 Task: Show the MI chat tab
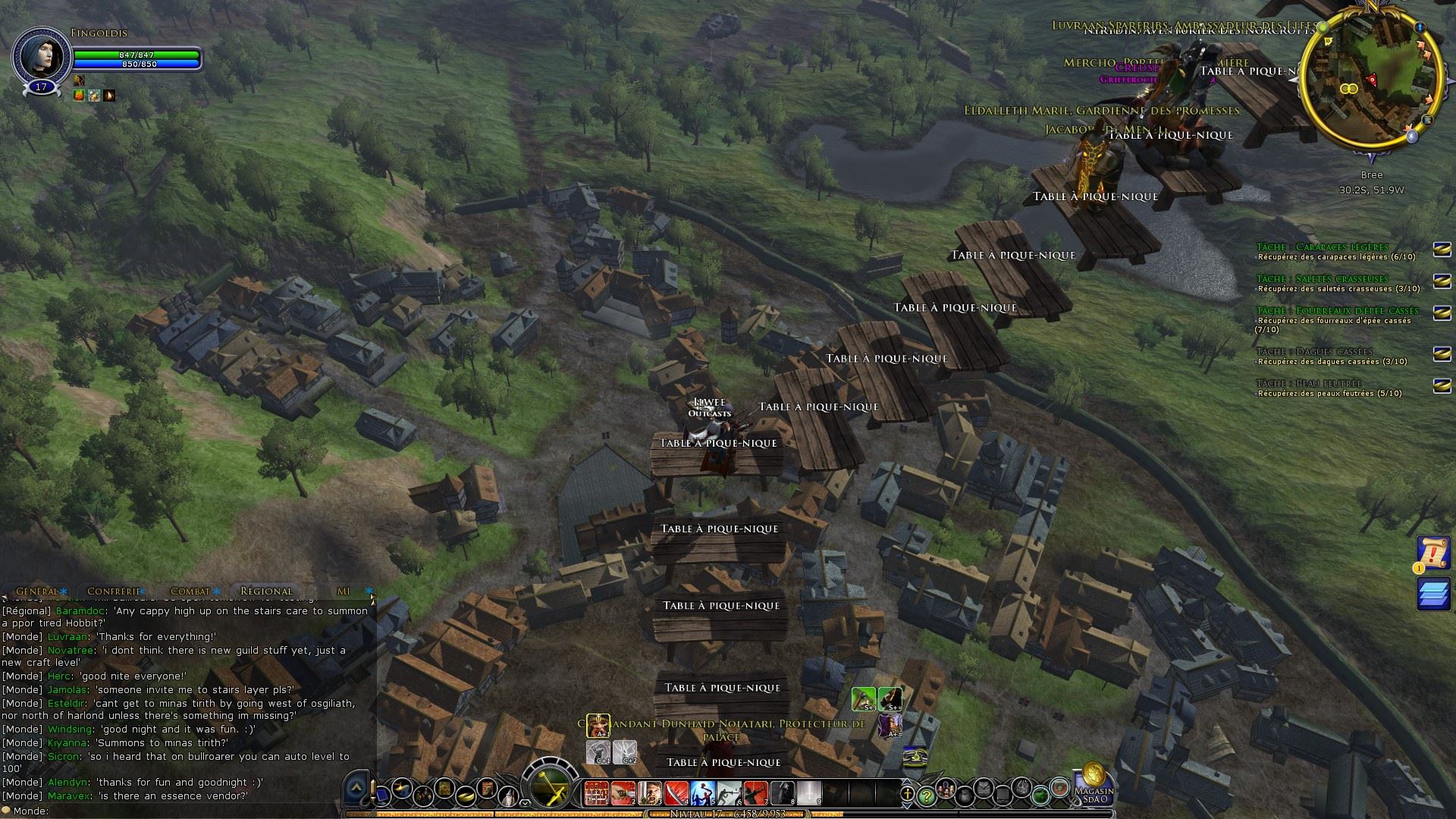[344, 591]
